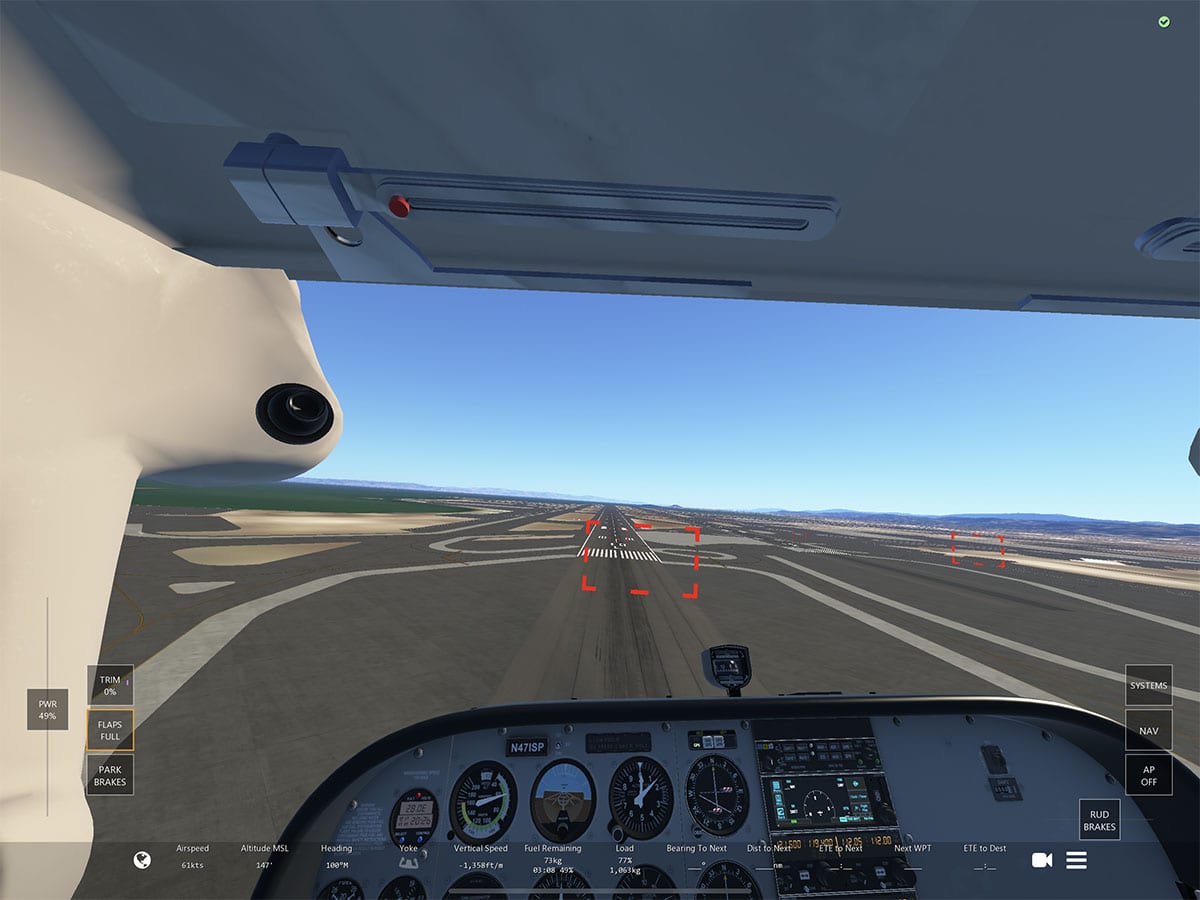Engage the PARK BRAKES button
Viewport: 1200px width, 900px height.
click(x=110, y=775)
